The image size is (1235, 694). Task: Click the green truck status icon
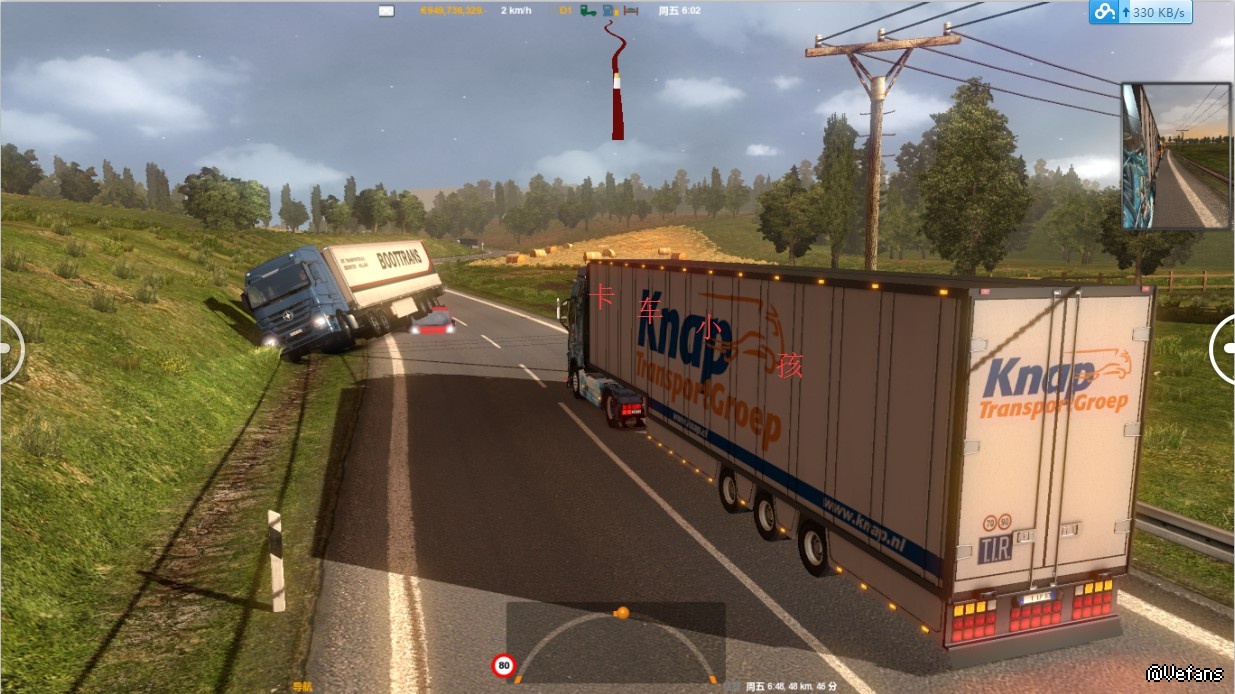point(588,11)
